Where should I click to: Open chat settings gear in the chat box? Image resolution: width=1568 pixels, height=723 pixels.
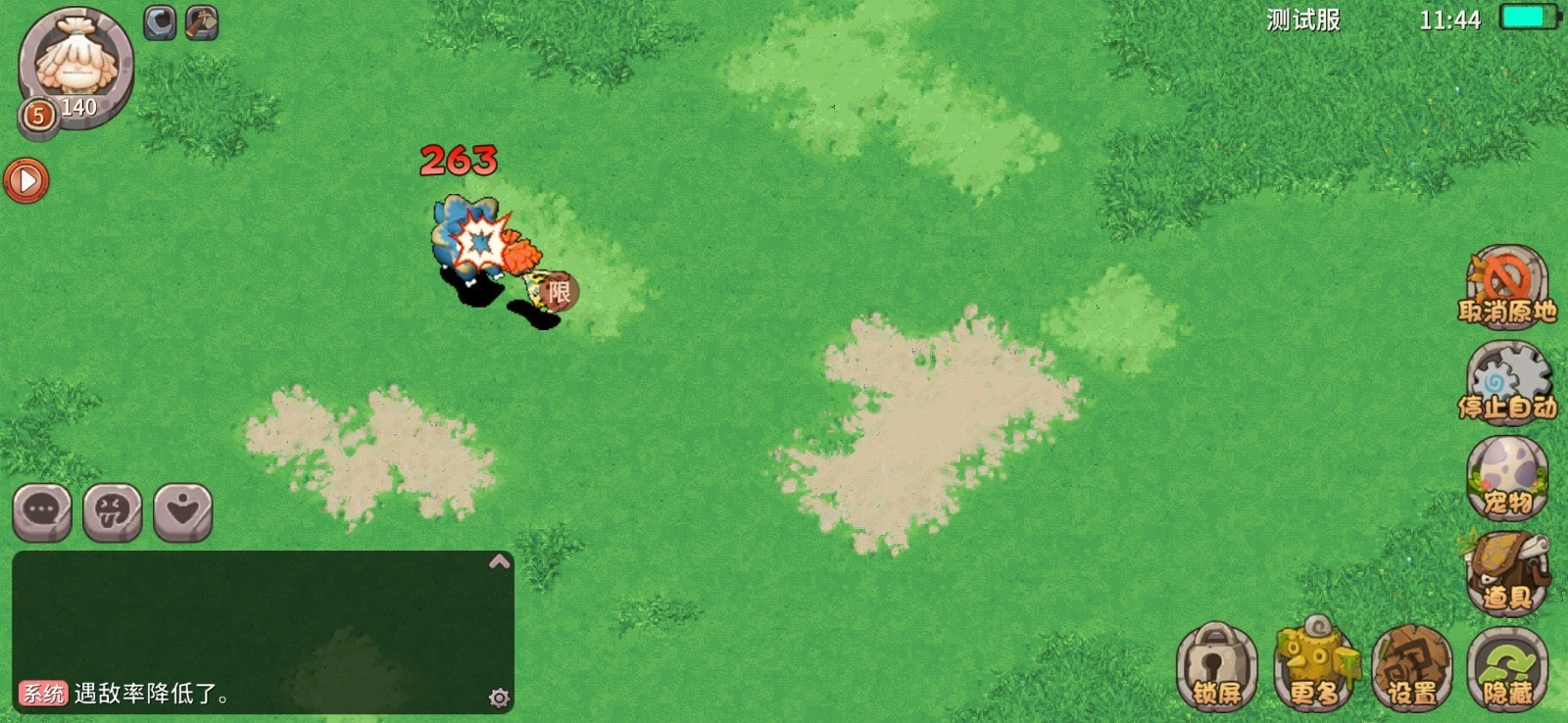coord(499,698)
